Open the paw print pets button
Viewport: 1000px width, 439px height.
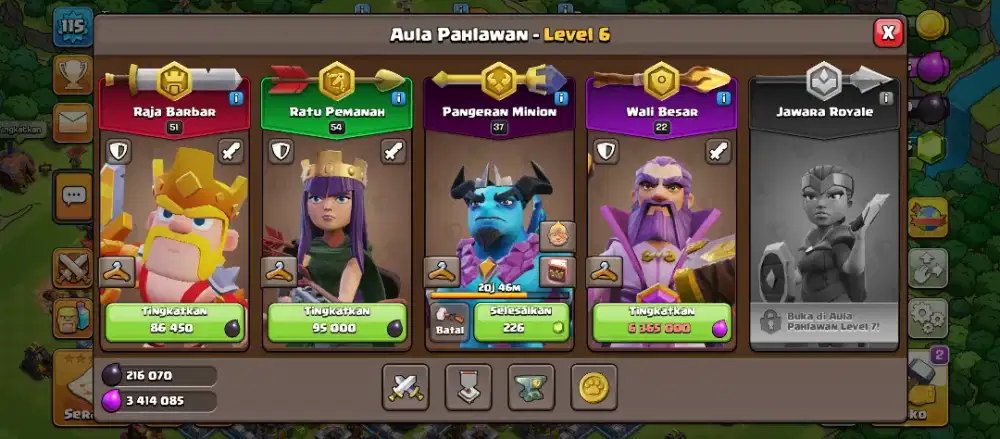pos(594,385)
